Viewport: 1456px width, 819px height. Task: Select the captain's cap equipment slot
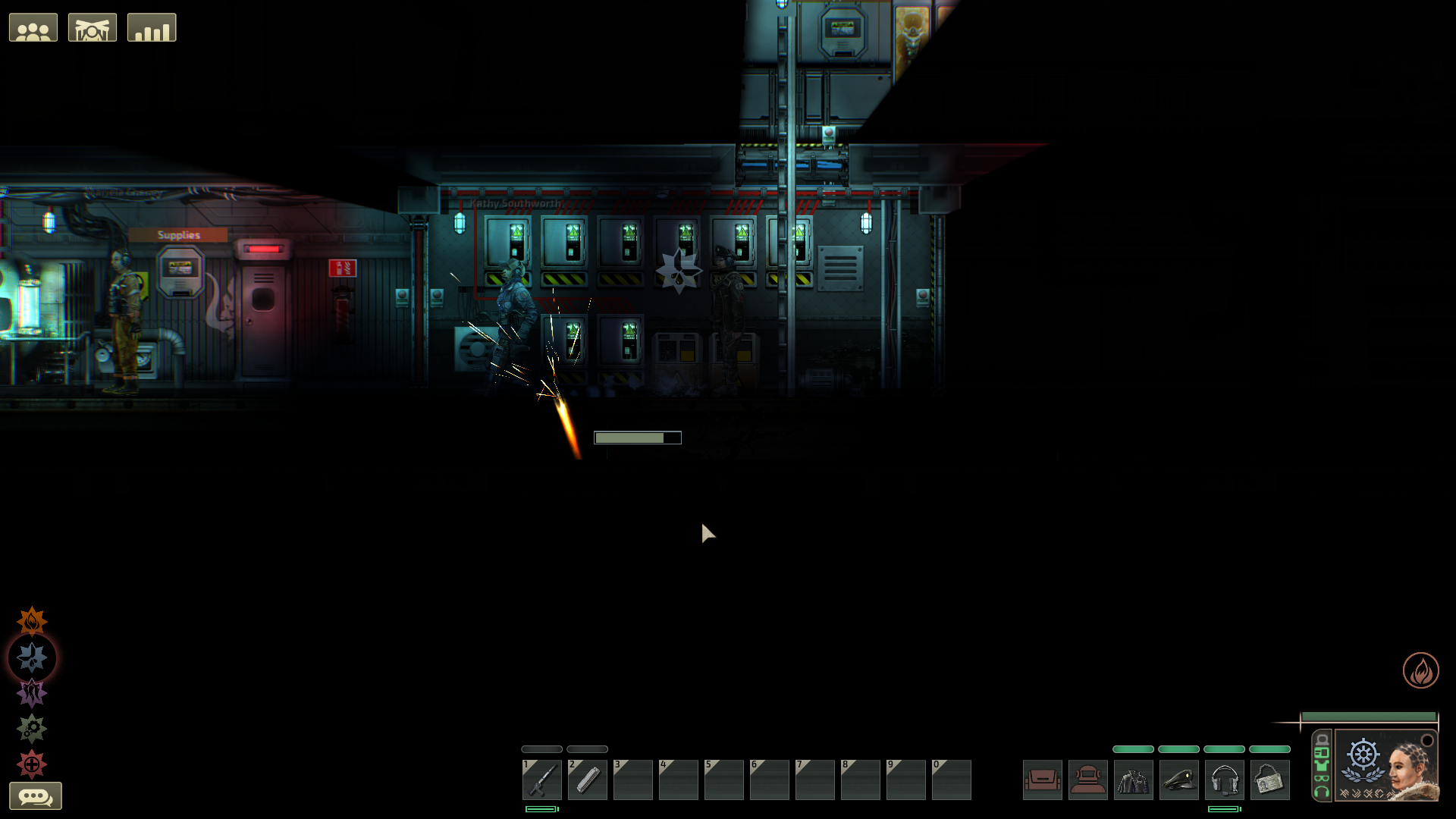(x=1179, y=780)
